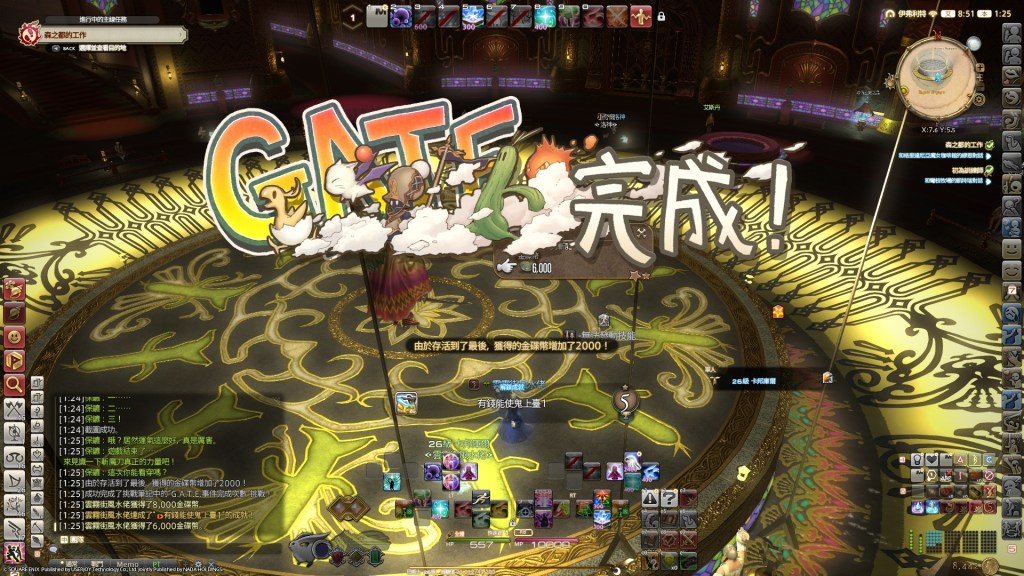Click the minimap weather orb icon
Screen dimensions: 1024x576
[973, 42]
